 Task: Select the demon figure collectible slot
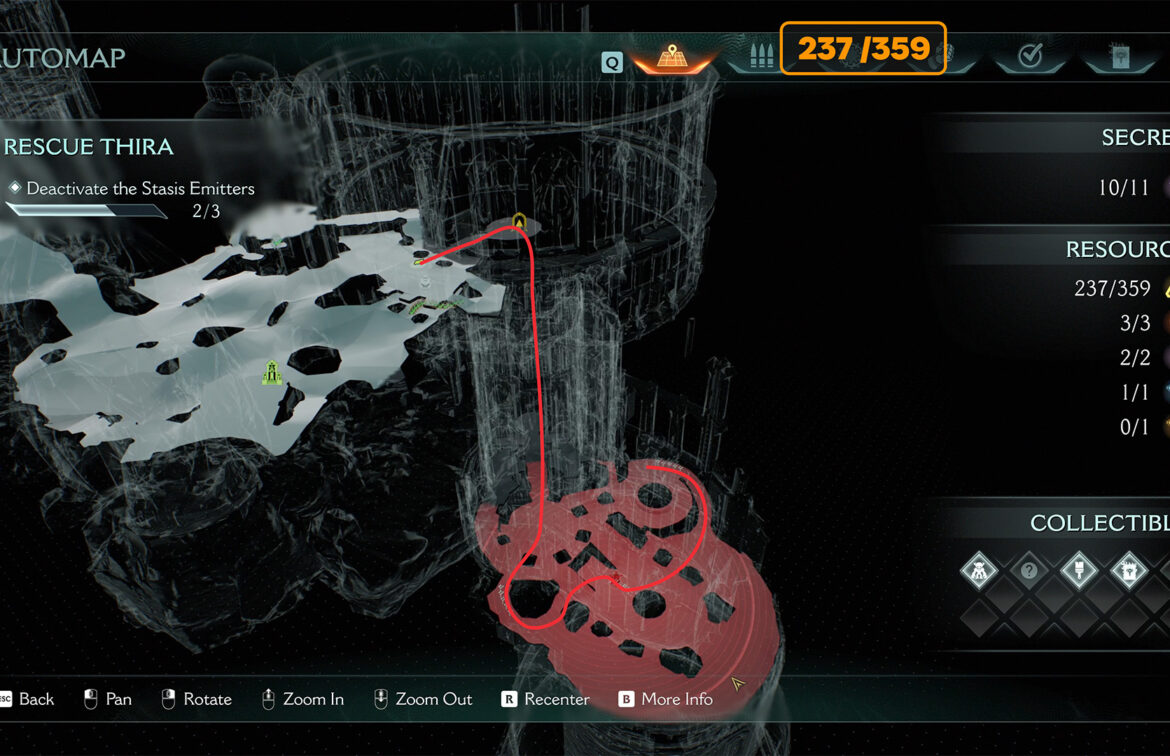click(979, 572)
